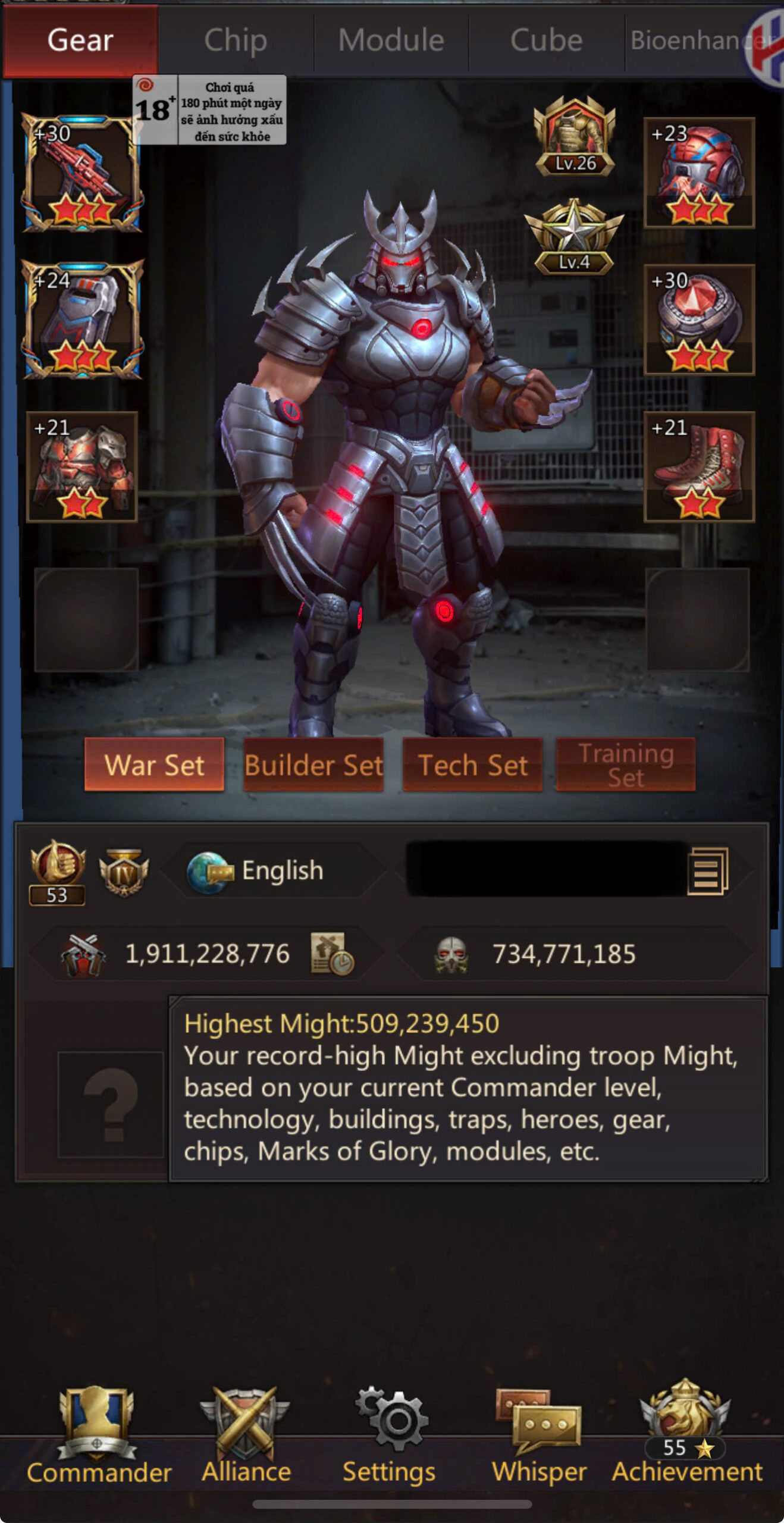Choose the Training Set

click(625, 764)
